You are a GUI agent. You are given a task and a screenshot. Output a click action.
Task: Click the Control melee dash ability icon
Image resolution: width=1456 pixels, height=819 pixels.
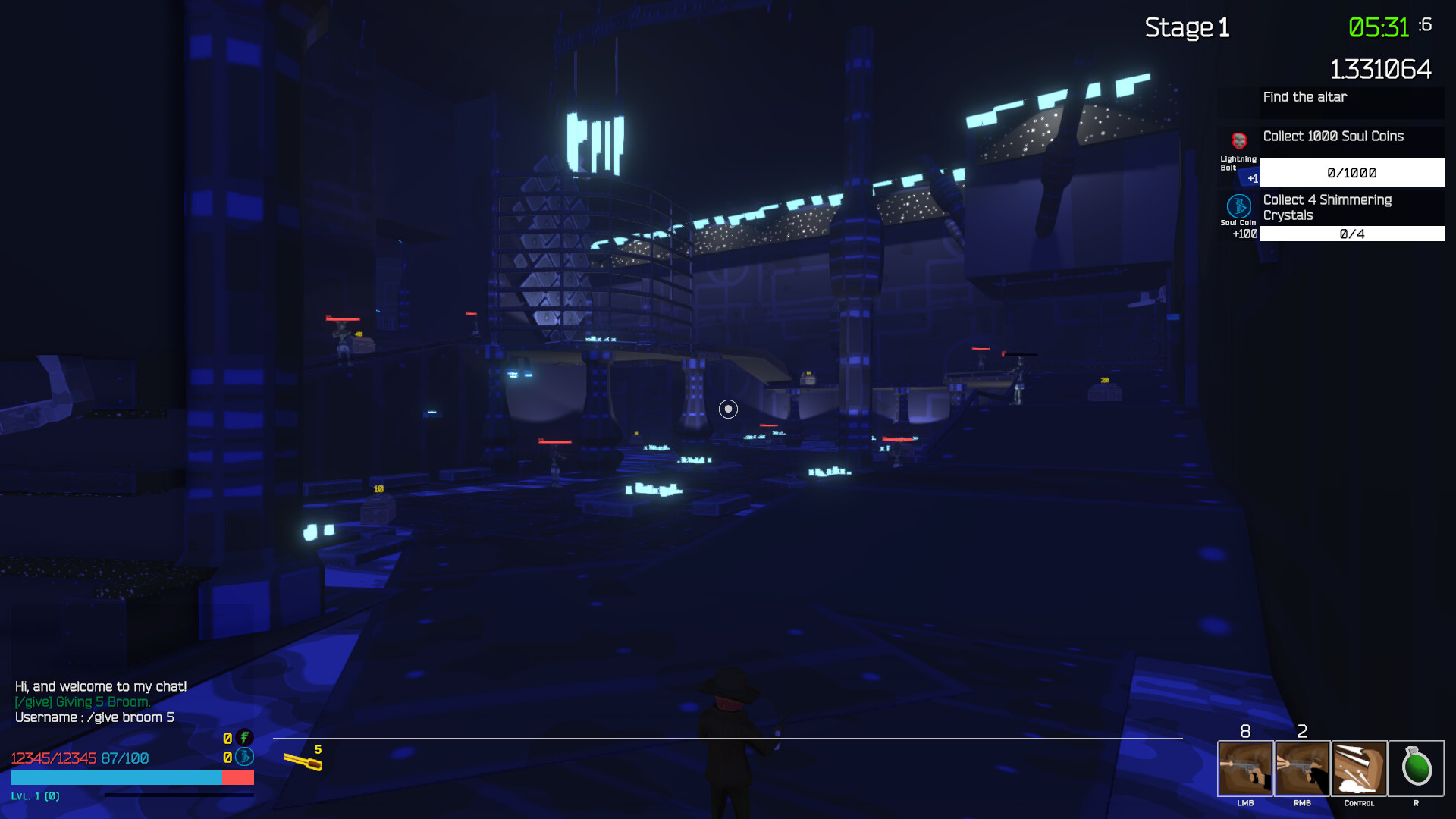click(1360, 768)
